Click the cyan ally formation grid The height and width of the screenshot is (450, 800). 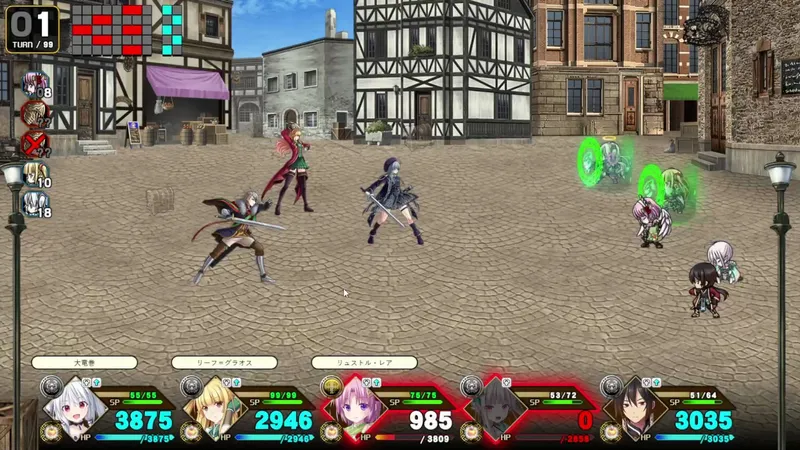click(173, 28)
